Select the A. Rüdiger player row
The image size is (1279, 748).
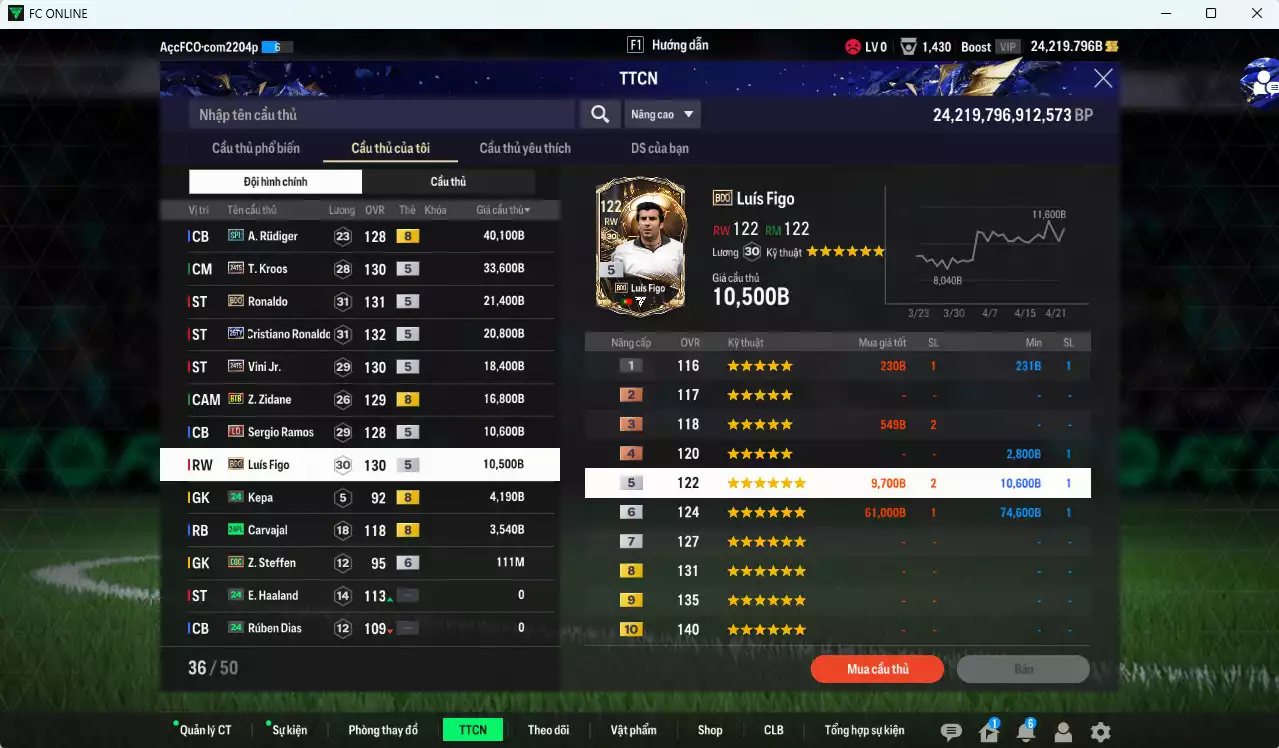(360, 236)
